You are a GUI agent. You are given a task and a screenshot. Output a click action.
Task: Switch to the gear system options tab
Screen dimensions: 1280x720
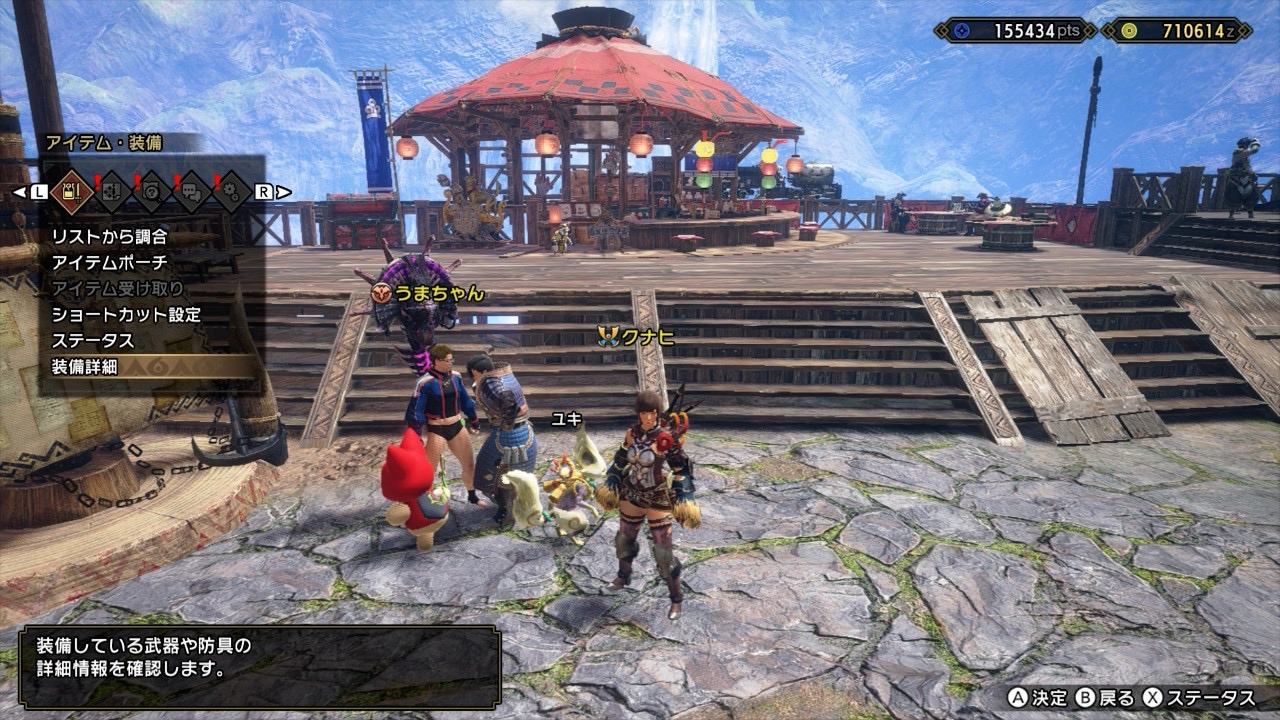[233, 190]
